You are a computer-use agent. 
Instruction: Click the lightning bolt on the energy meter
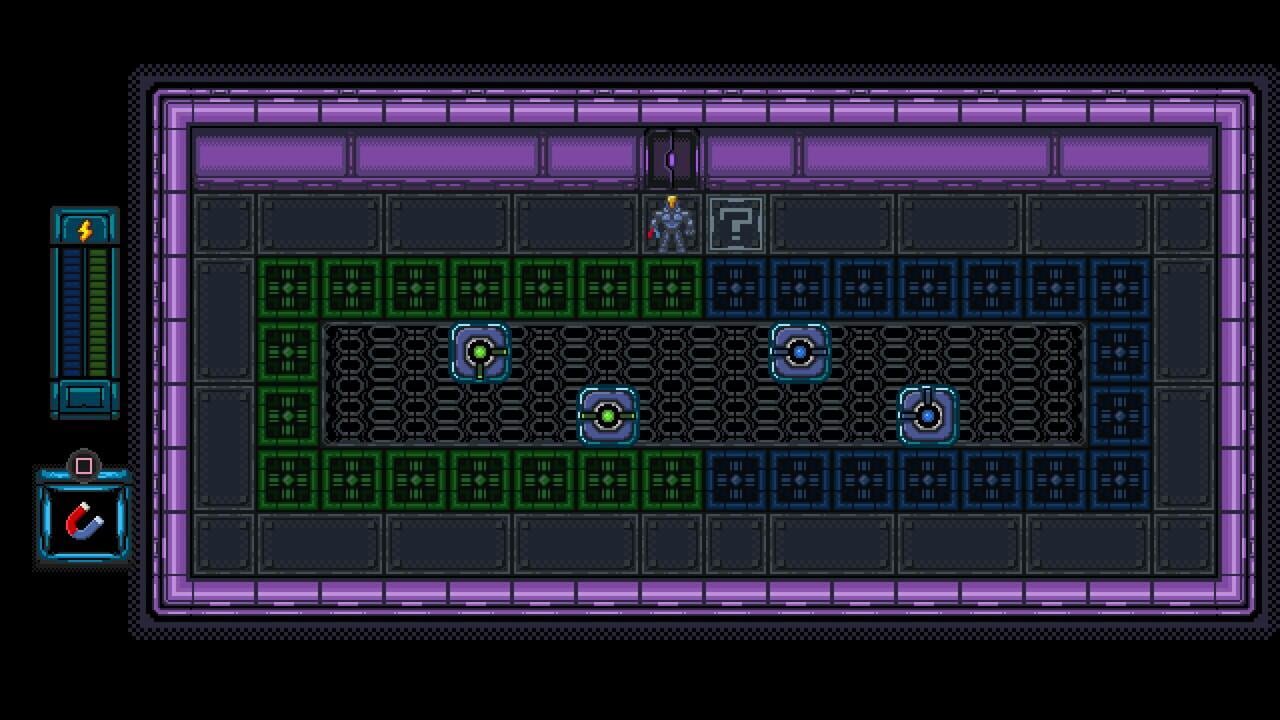coord(85,226)
